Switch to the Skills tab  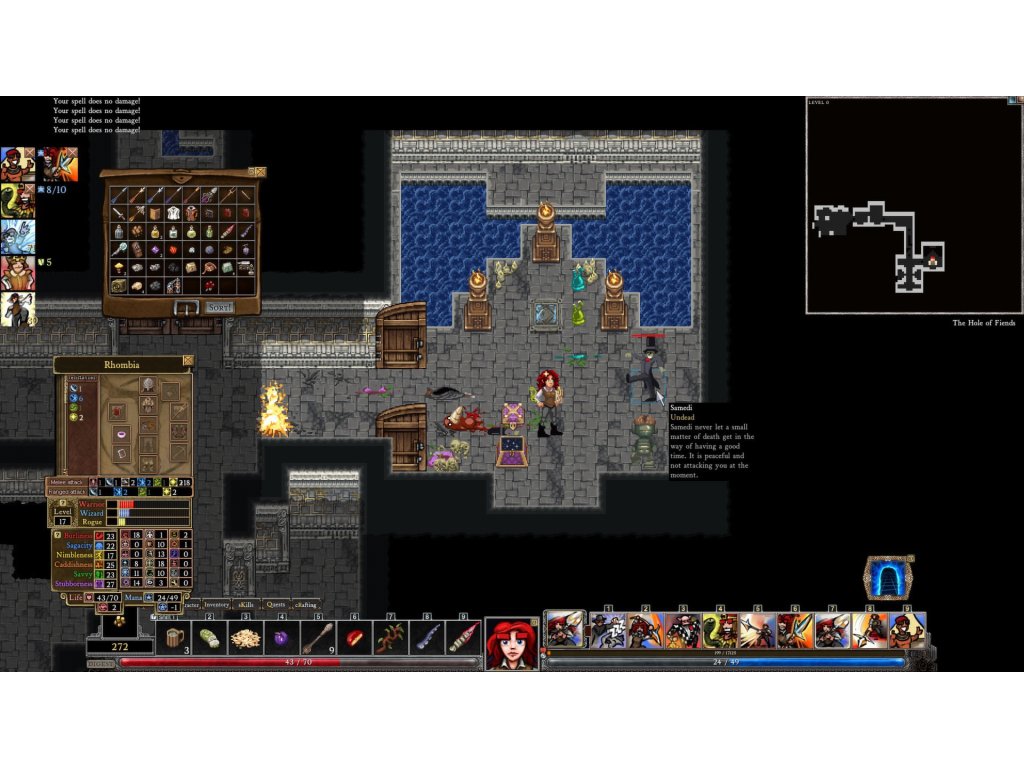click(x=247, y=604)
